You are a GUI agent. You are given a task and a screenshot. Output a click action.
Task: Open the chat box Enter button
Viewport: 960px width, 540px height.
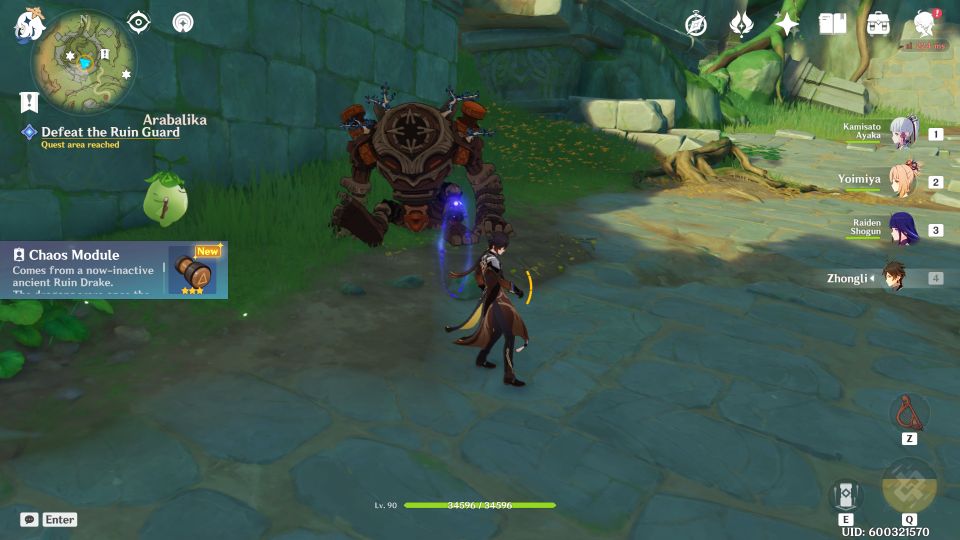49,520
